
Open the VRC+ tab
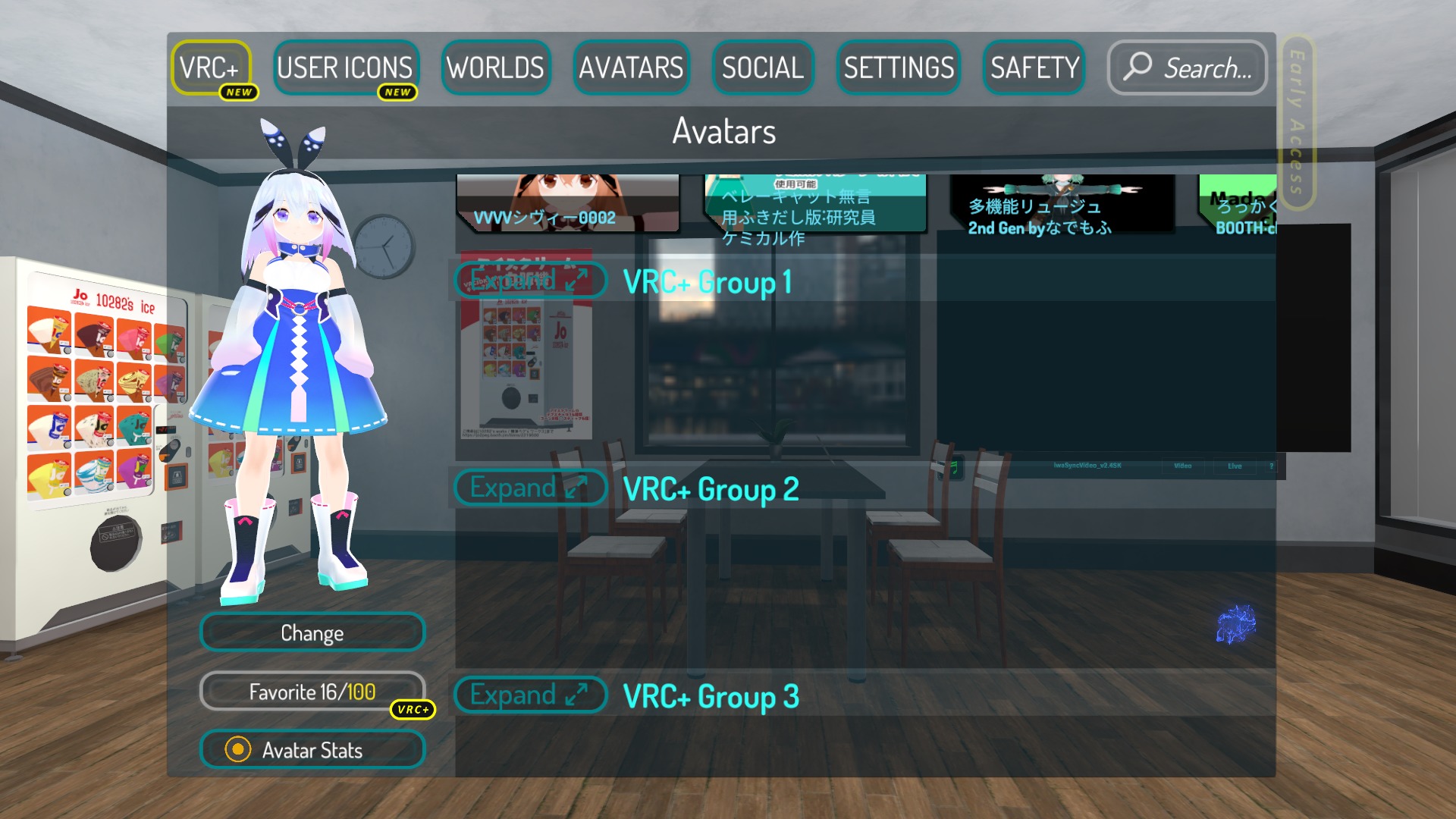212,68
